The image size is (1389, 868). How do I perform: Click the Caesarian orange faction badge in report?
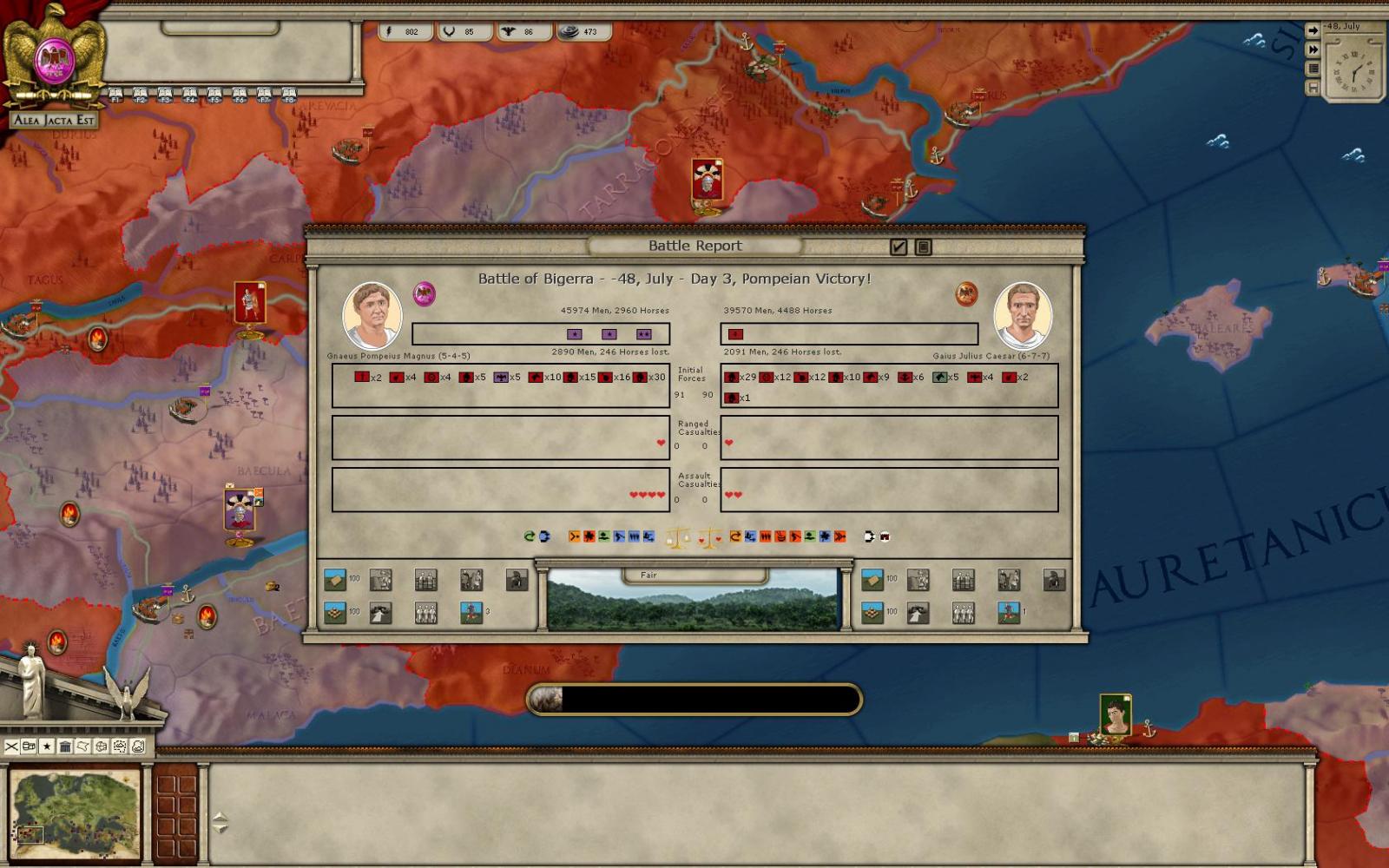point(966,293)
